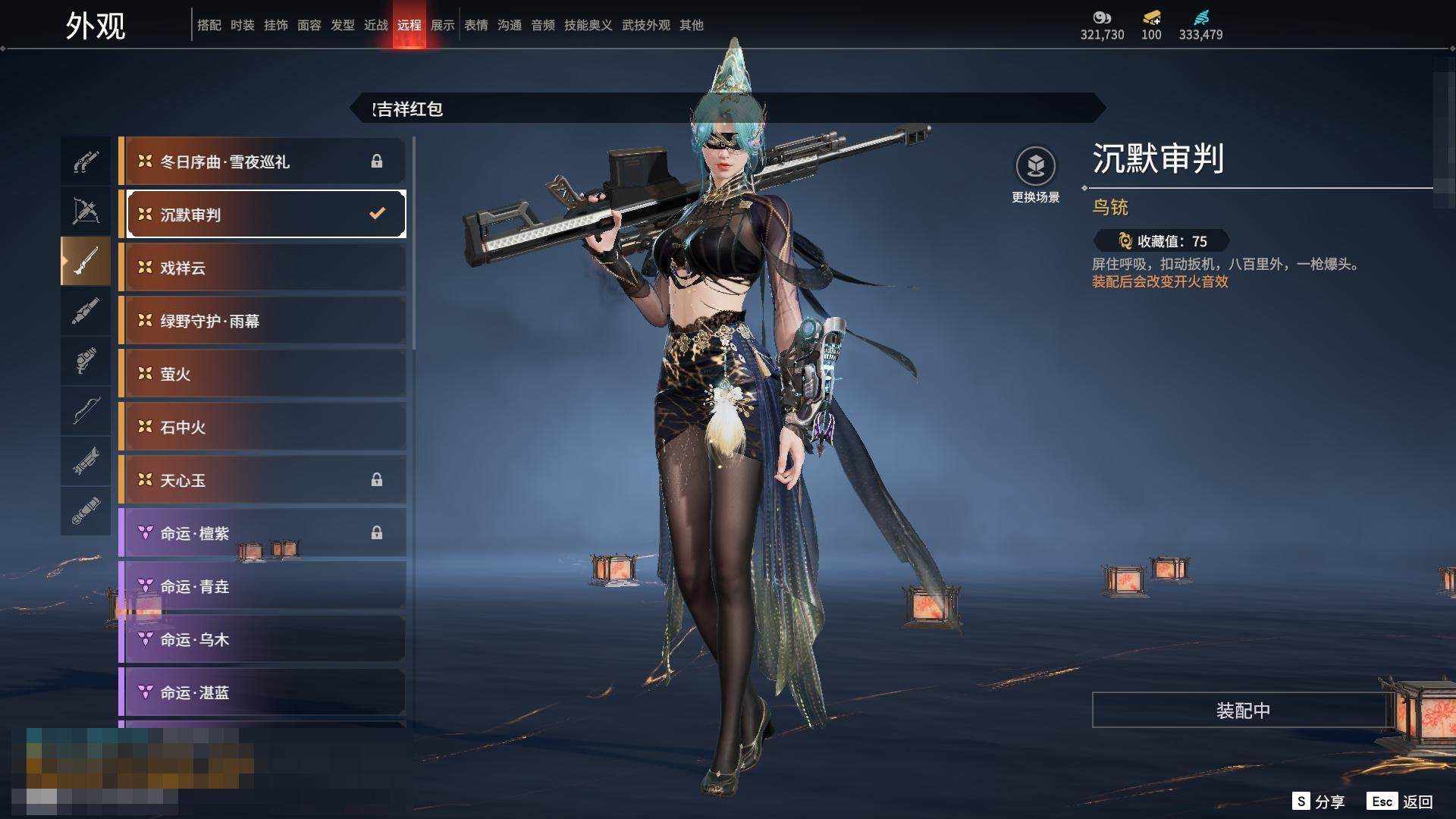This screenshot has height=819, width=1456.
Task: Select the 面容 tab
Action: 309,25
